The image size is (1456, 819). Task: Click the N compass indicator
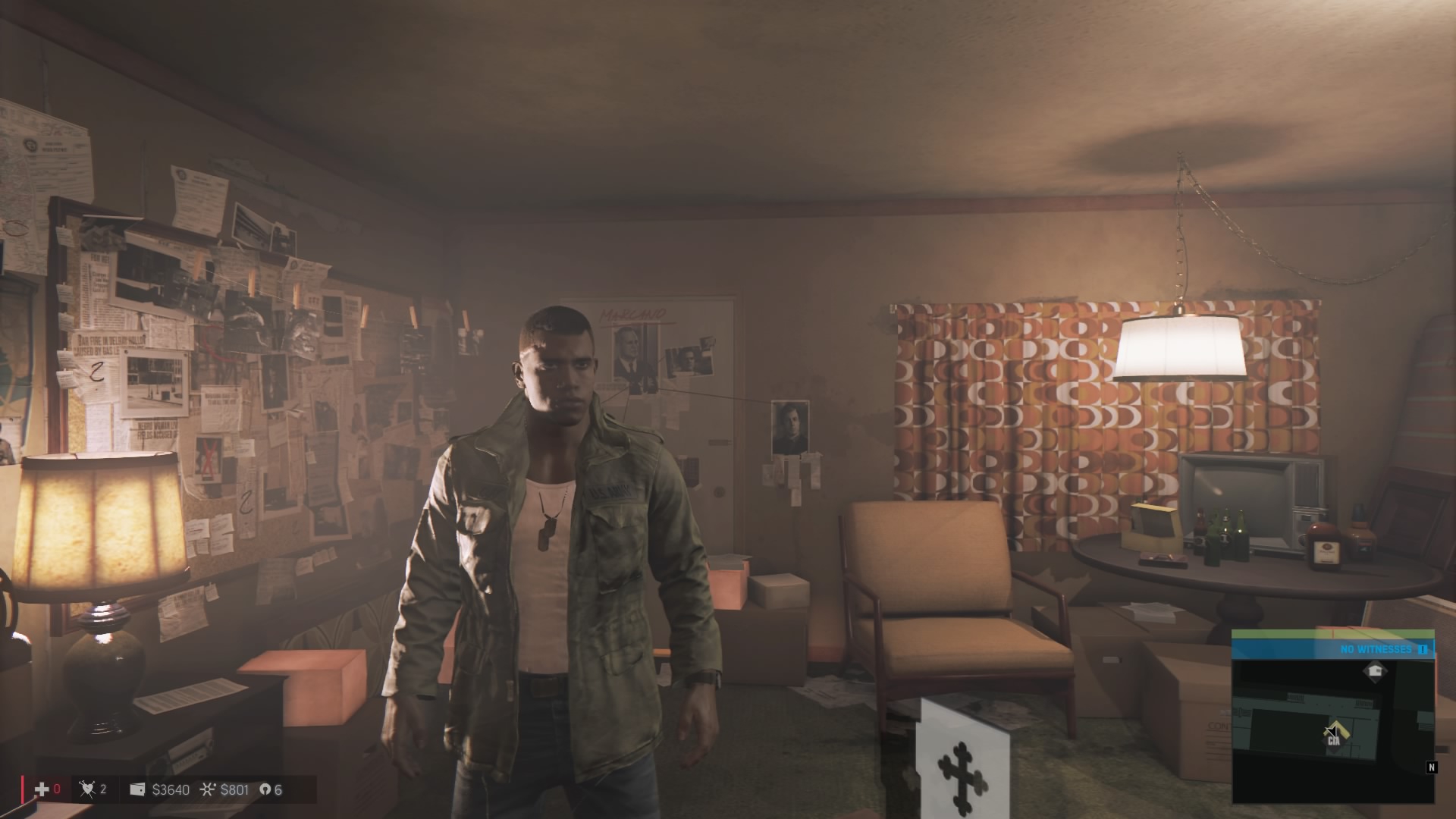(1431, 767)
